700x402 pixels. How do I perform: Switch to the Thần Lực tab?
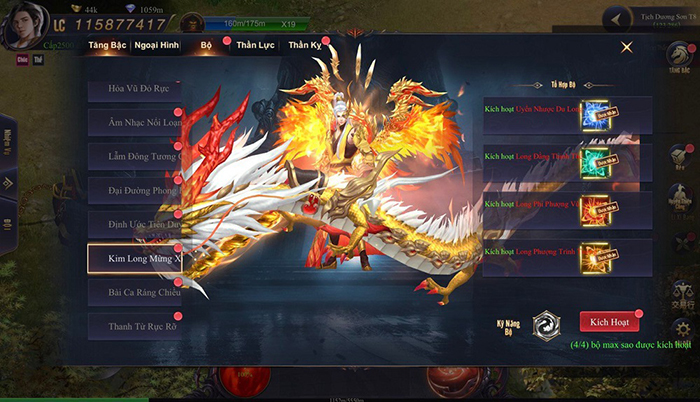(254, 46)
